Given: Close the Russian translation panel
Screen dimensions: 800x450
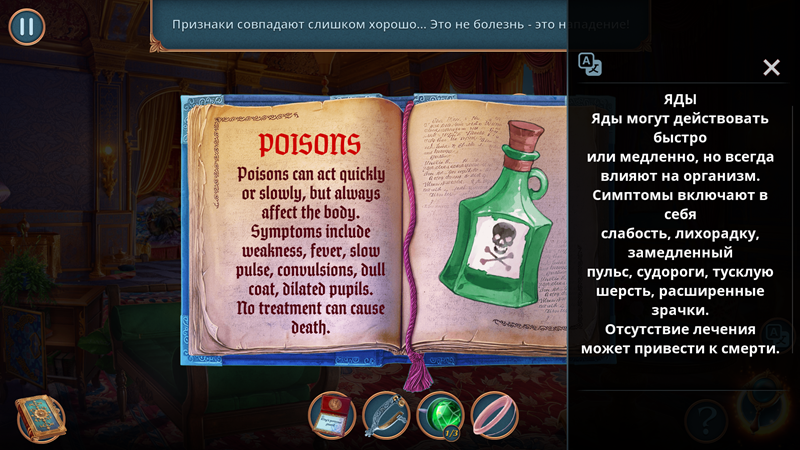Looking at the screenshot, I should (x=771, y=67).
